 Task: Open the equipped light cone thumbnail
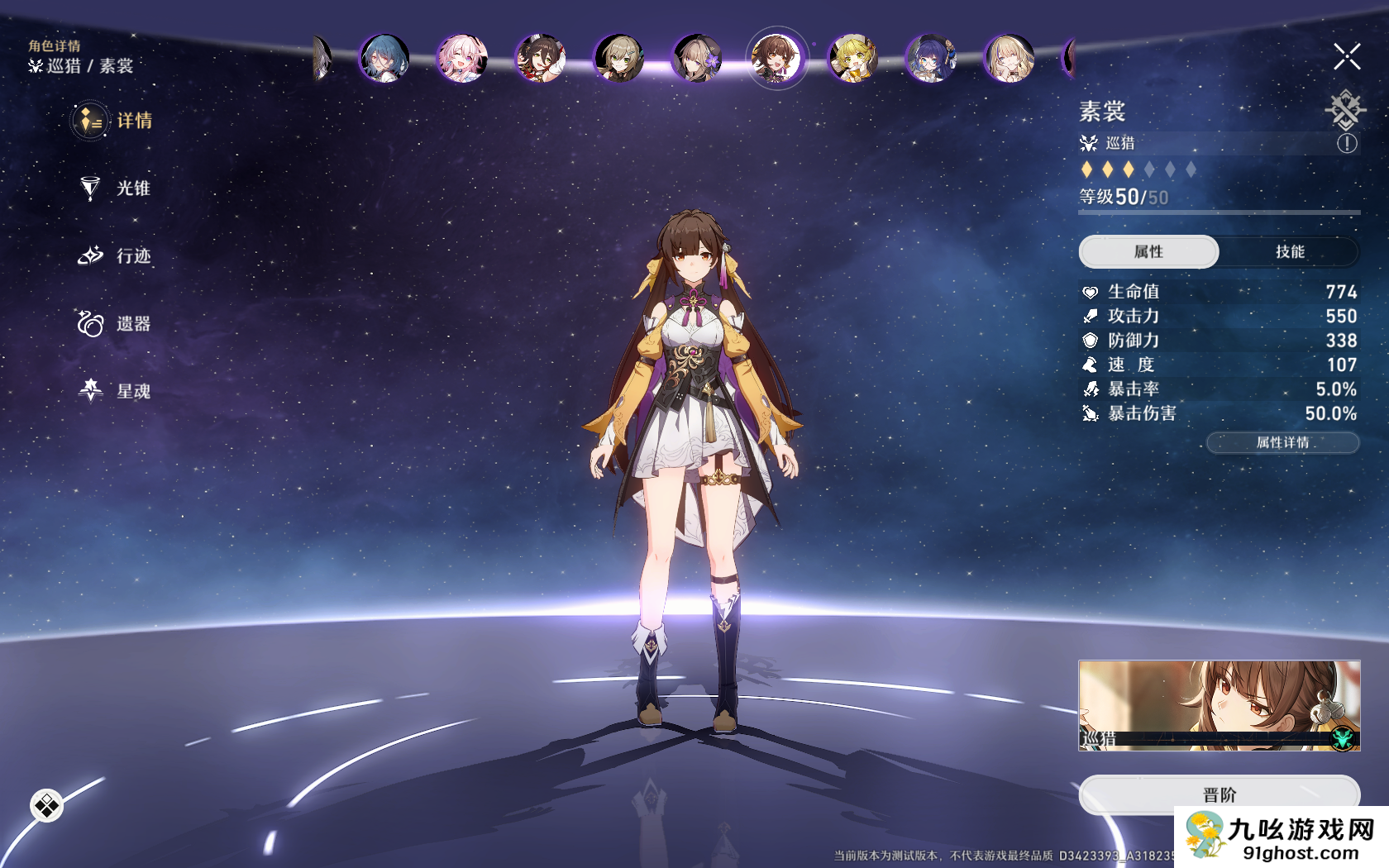point(1219,705)
